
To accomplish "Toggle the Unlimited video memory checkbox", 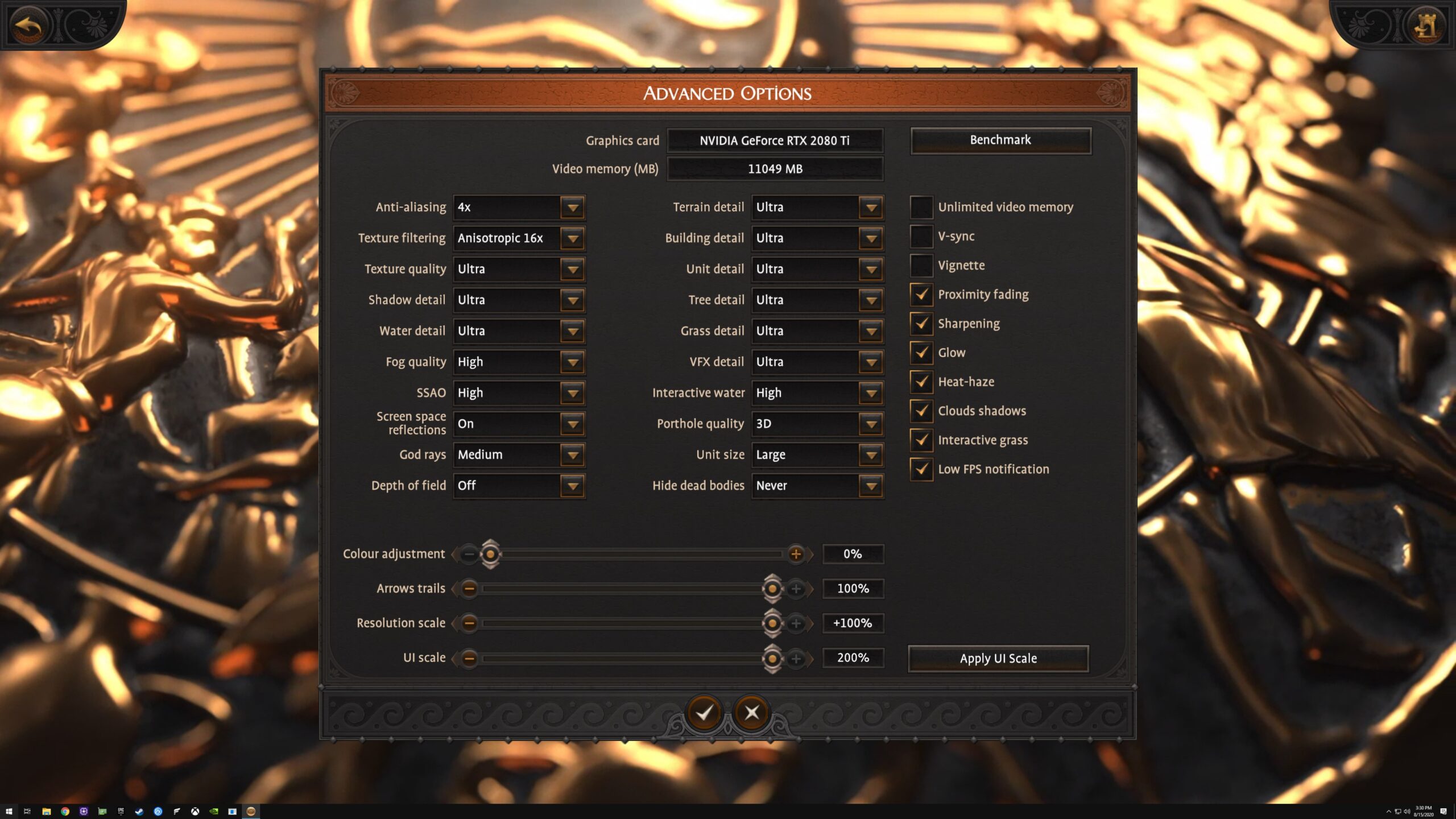I will pyautogui.click(x=921, y=207).
